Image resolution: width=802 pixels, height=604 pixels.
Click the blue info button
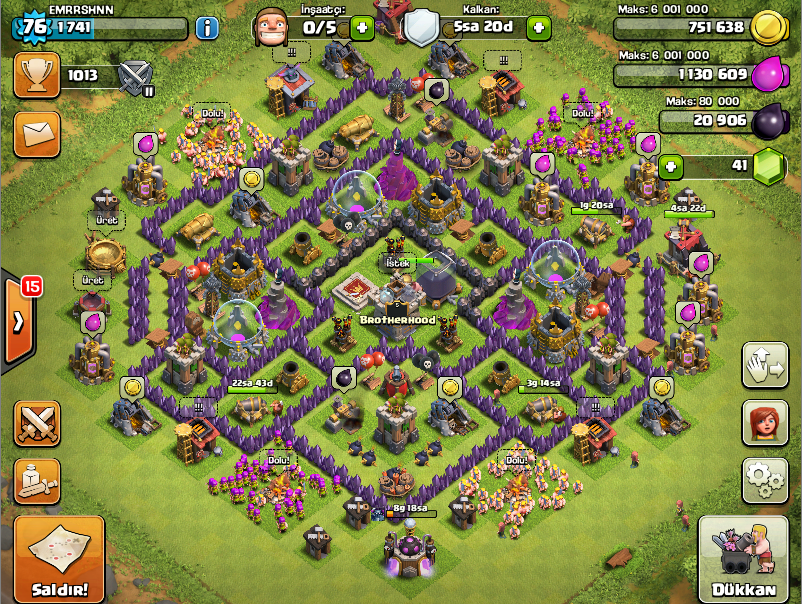pyautogui.click(x=207, y=27)
